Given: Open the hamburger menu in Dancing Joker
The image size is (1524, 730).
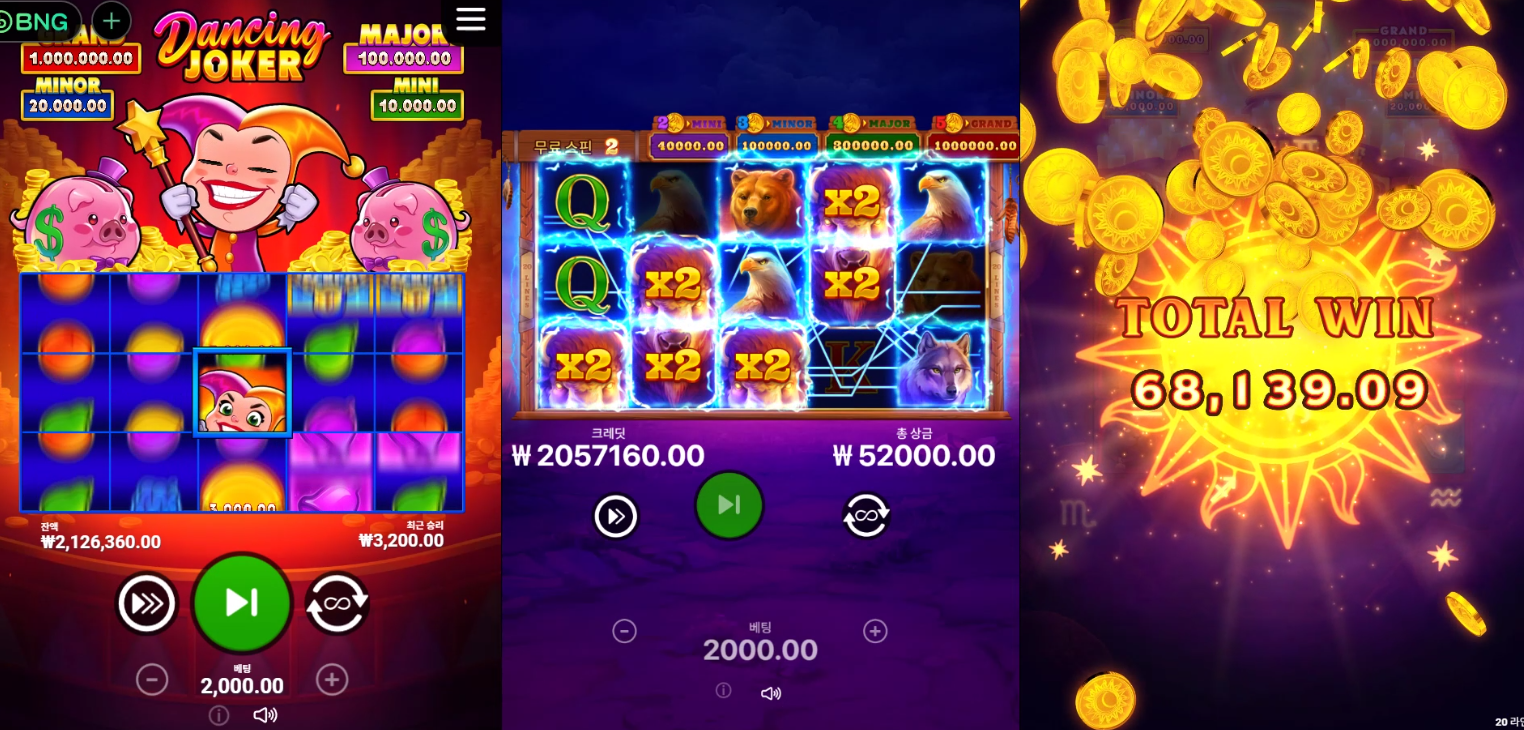Looking at the screenshot, I should [470, 19].
